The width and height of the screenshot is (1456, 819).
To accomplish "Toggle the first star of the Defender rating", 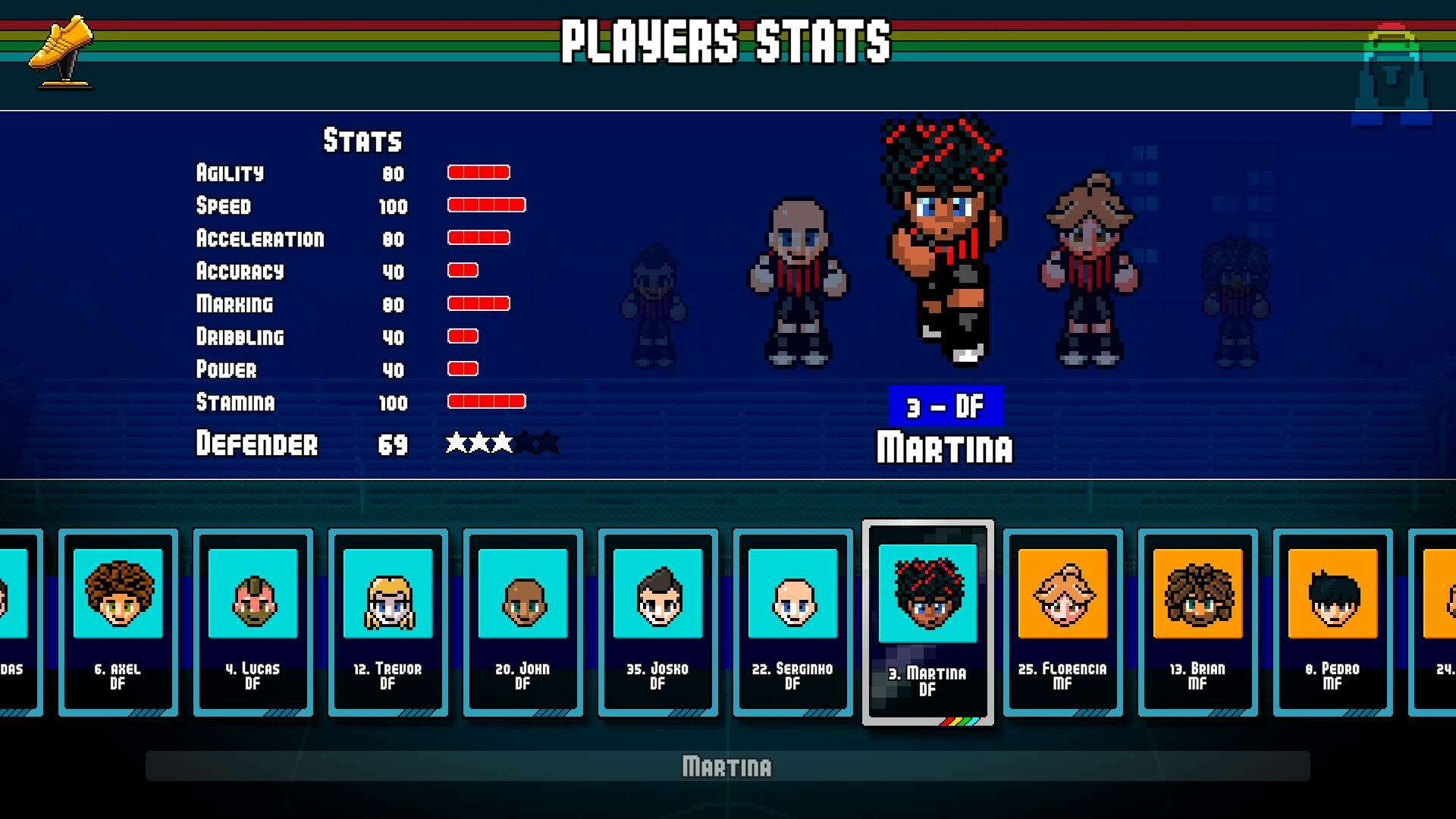I will click(x=456, y=443).
